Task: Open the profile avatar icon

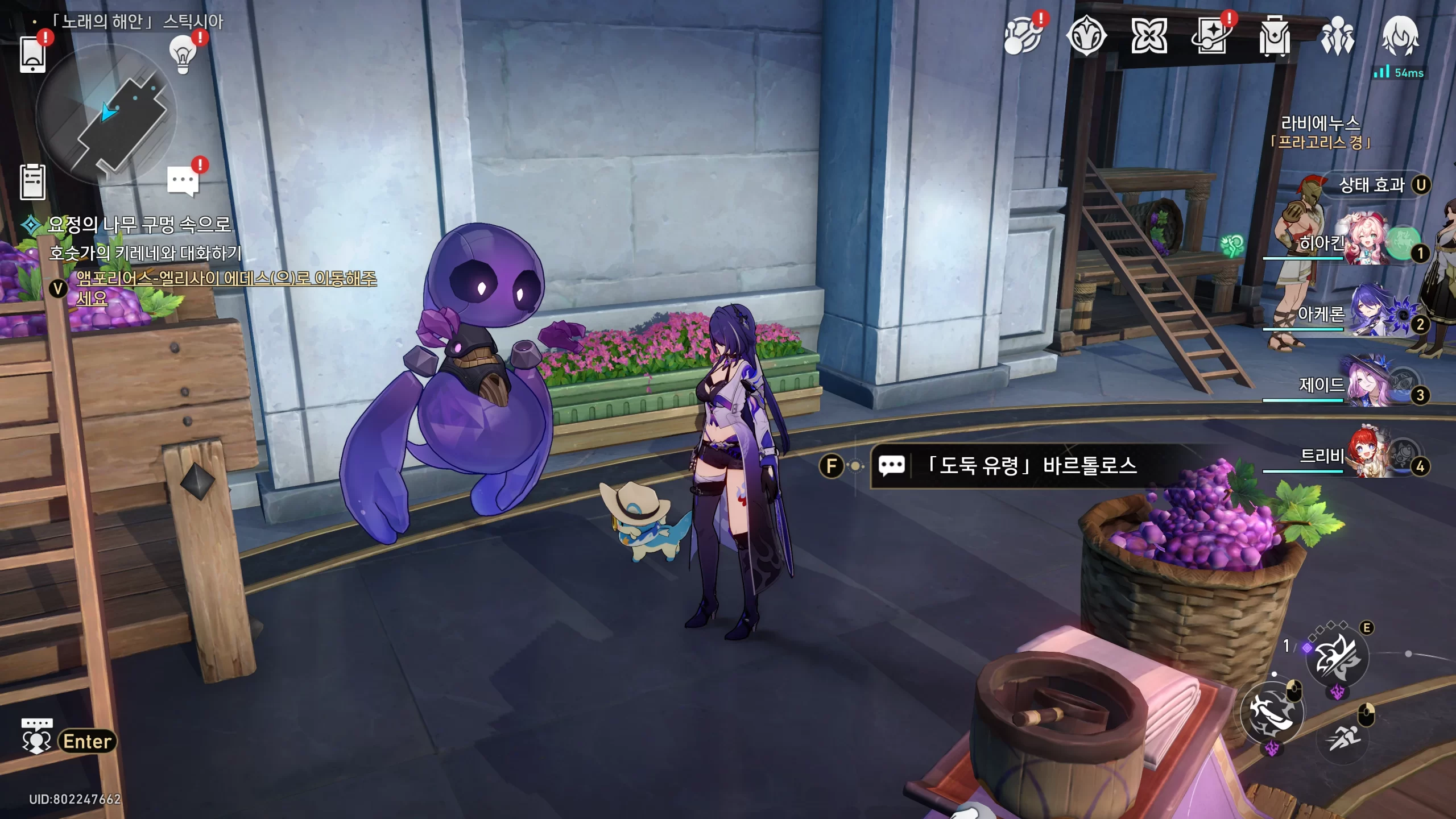Action: point(1400,36)
